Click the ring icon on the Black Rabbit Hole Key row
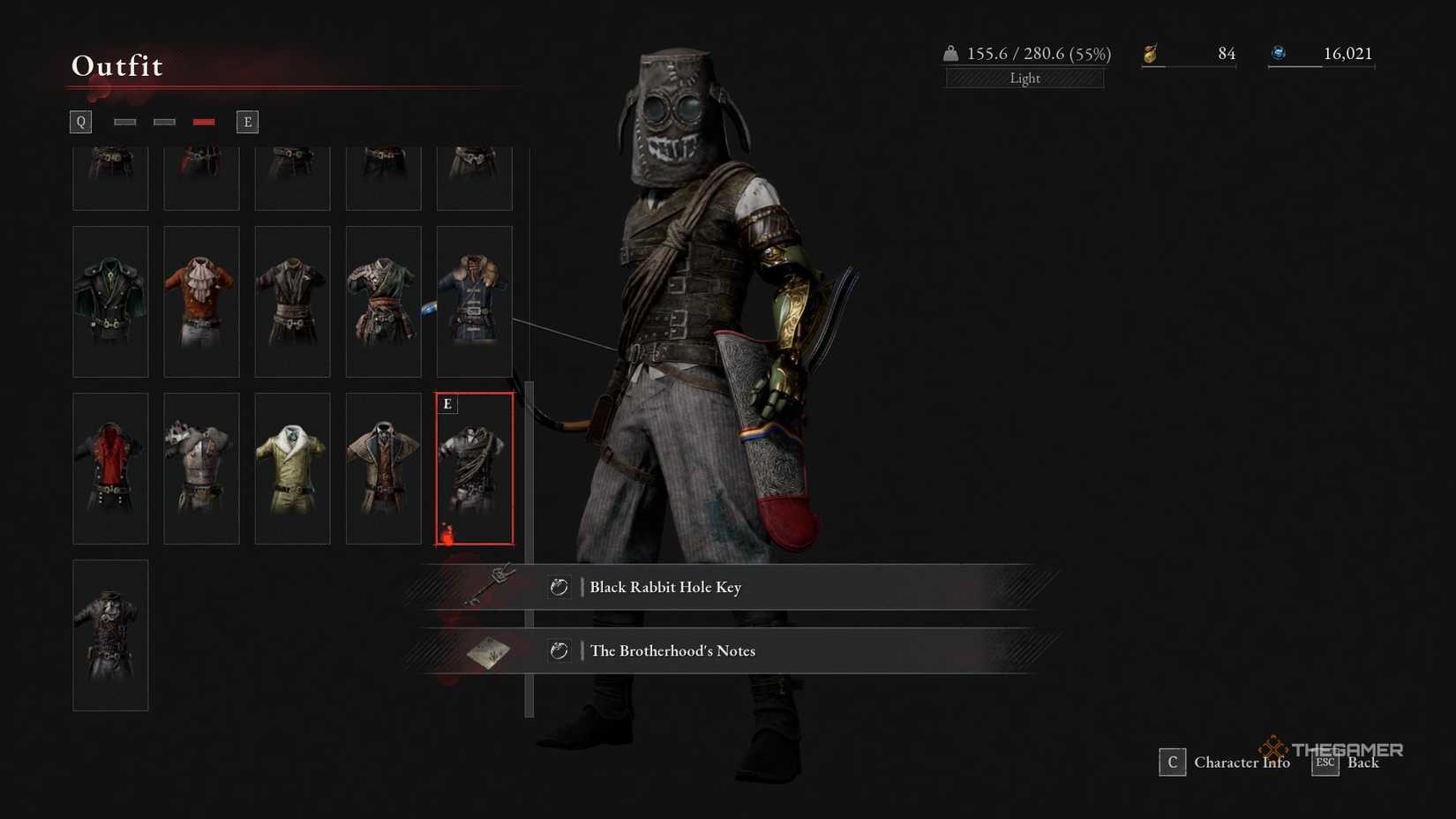The height and width of the screenshot is (819, 1456). pos(559,587)
